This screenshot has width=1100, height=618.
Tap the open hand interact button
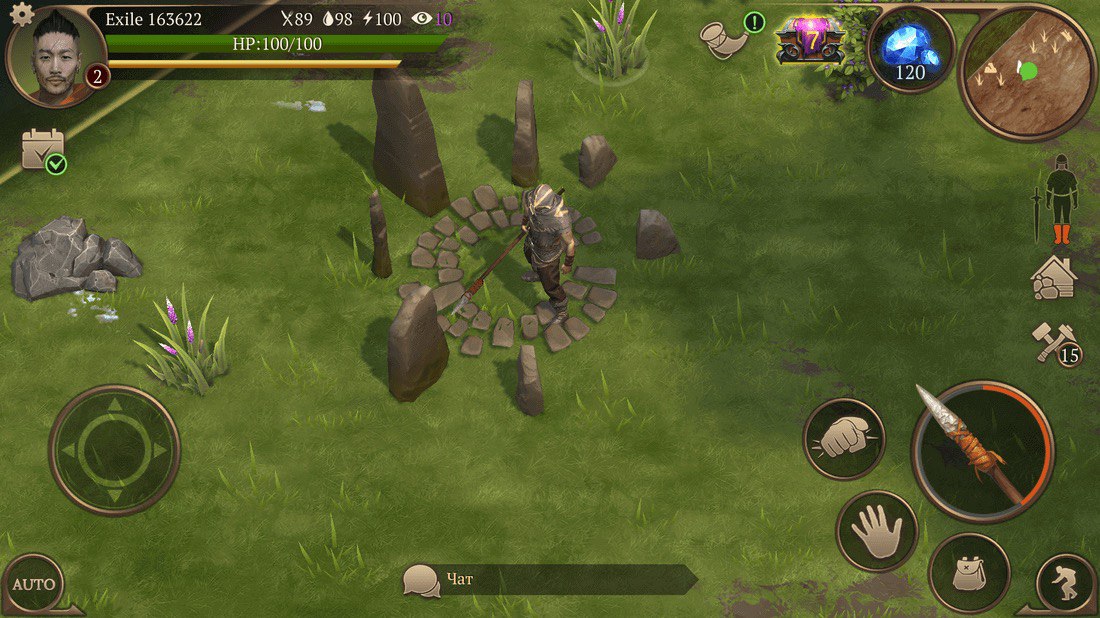(877, 530)
